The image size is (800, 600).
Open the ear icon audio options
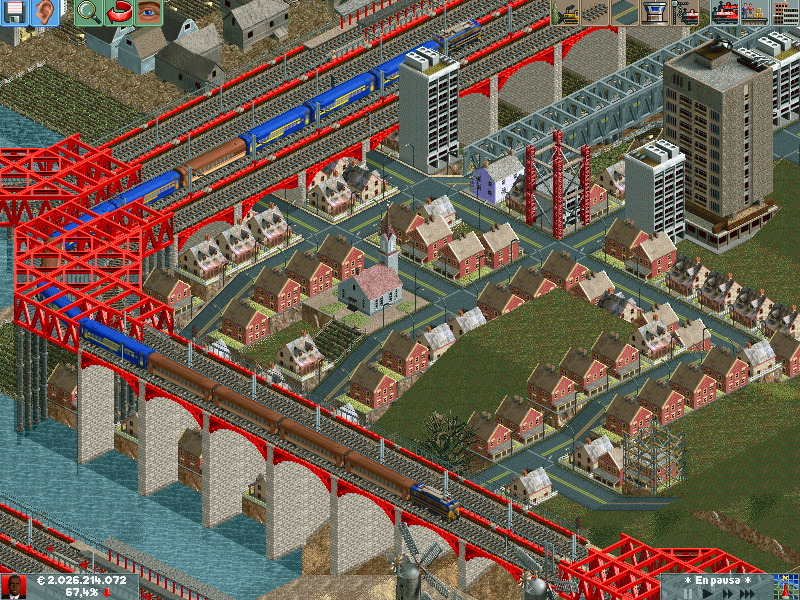[44, 13]
